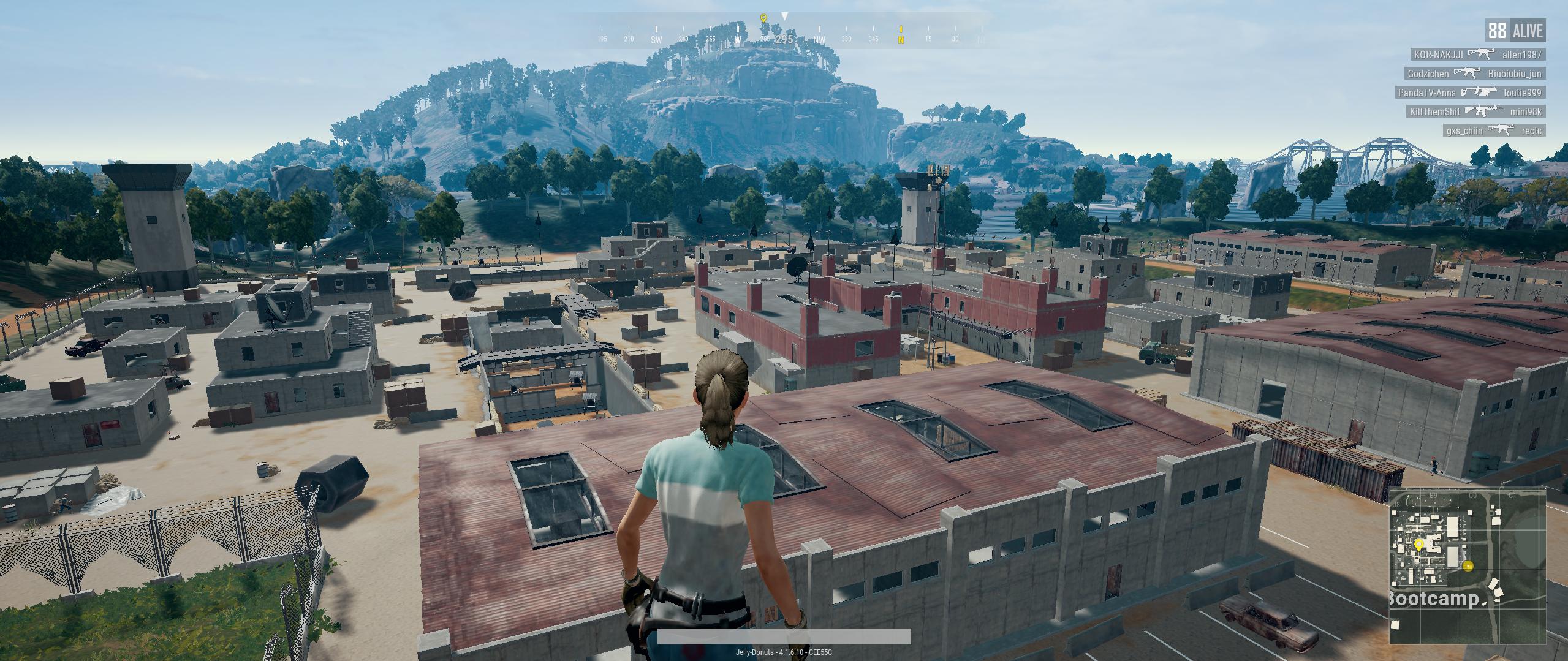Click the gun icon next to PandaTV-Anns

(x=1480, y=93)
